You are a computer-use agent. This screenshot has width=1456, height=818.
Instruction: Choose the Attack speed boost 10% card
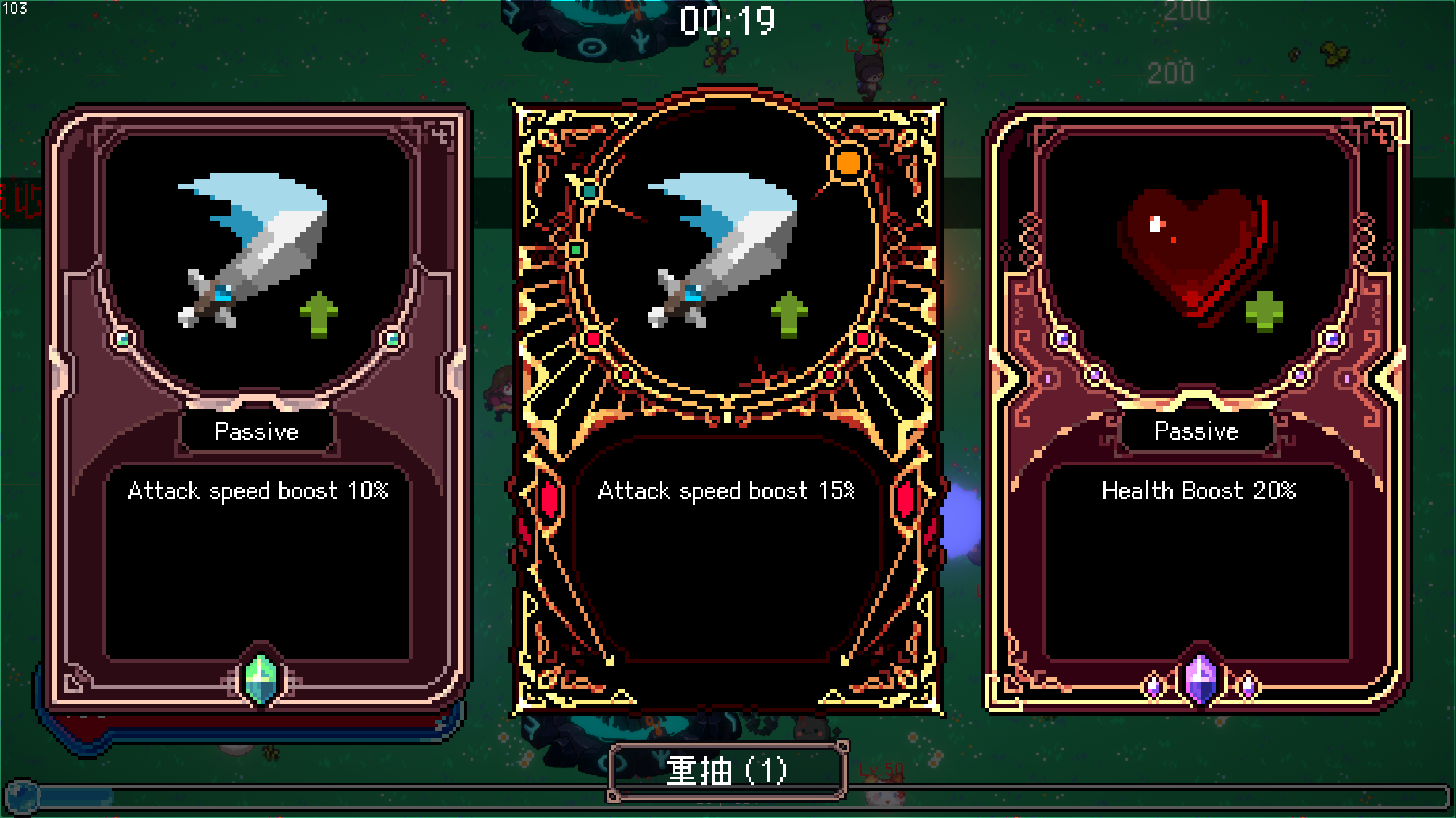[x=258, y=407]
